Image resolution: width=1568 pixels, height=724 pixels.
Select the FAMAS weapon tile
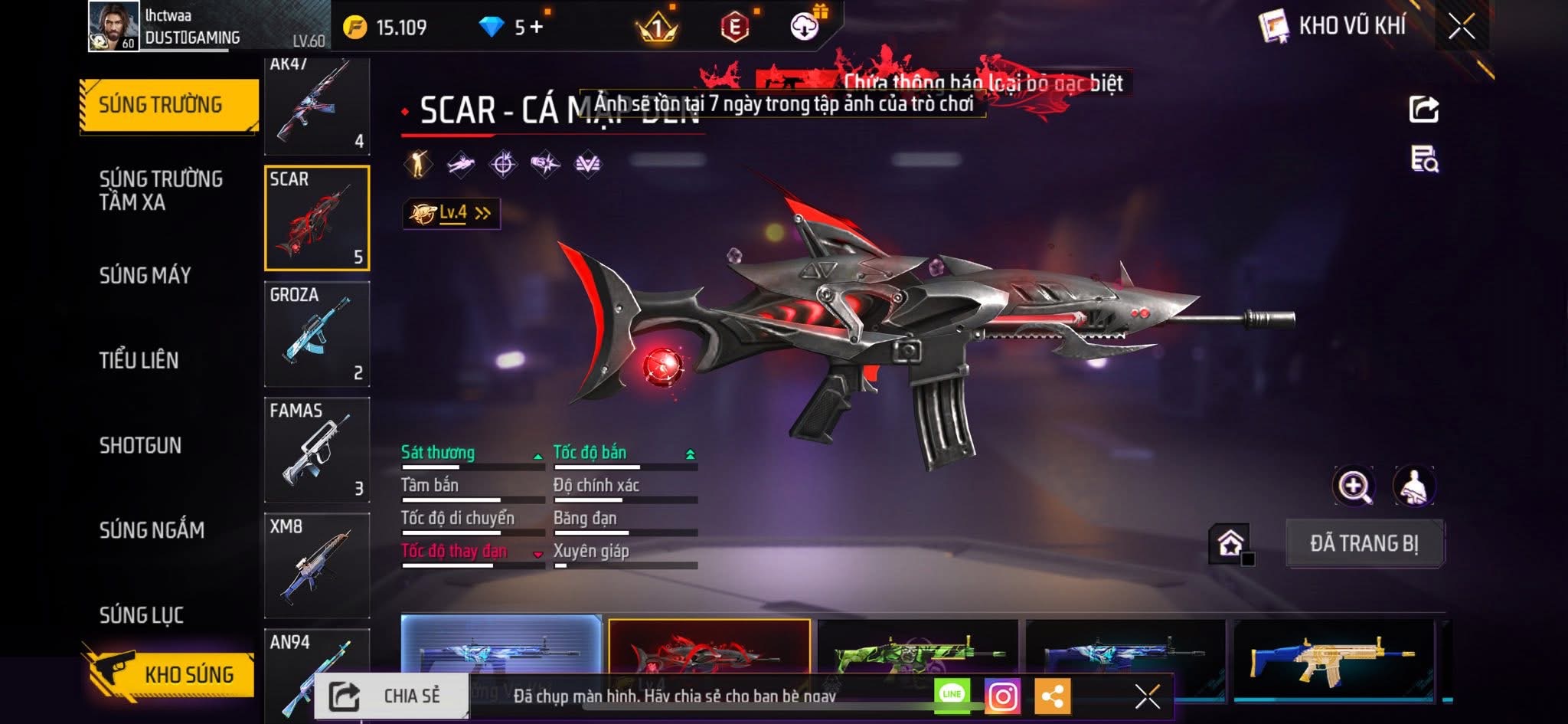317,450
